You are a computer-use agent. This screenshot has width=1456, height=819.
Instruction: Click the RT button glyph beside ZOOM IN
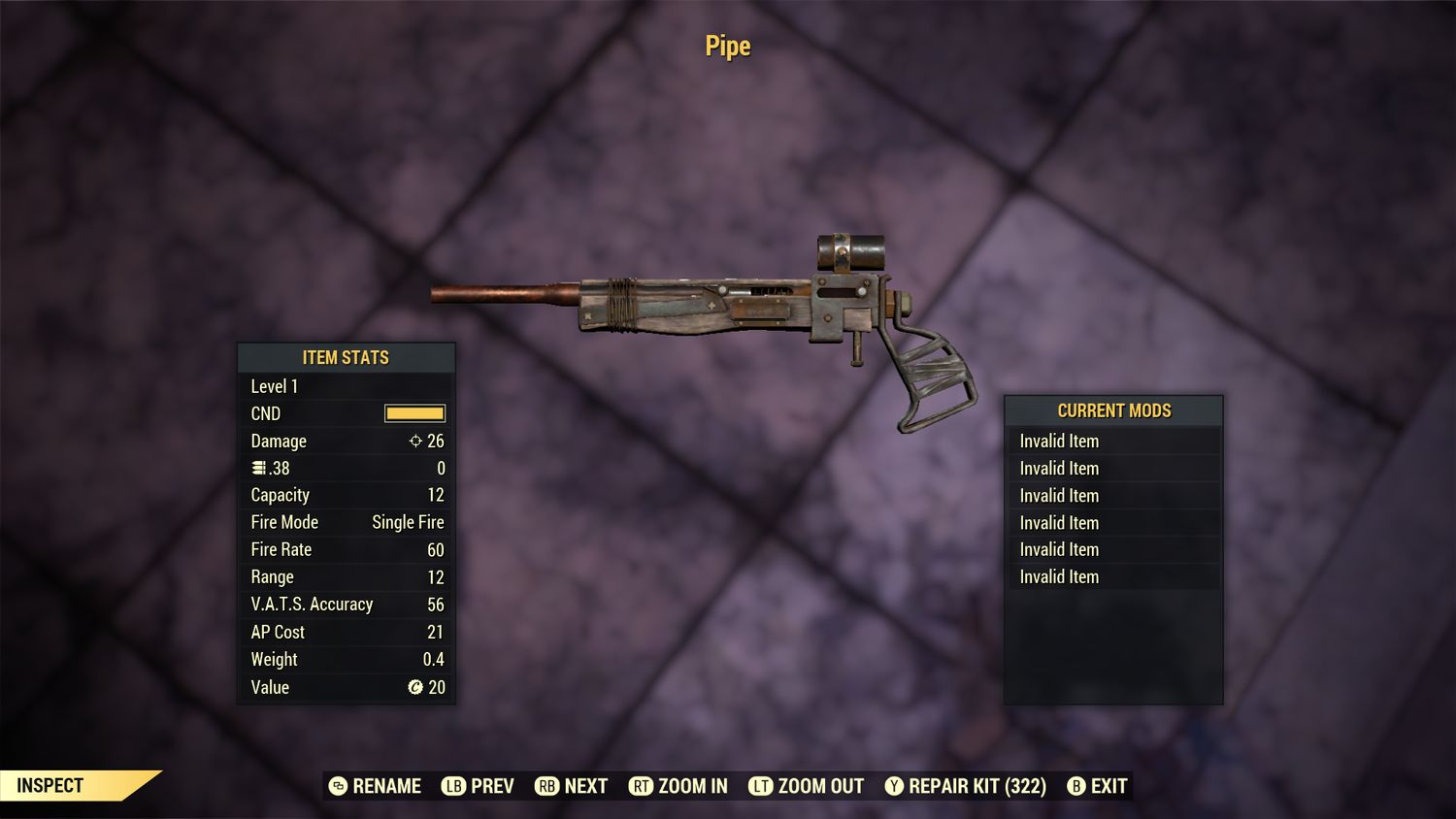tap(642, 786)
